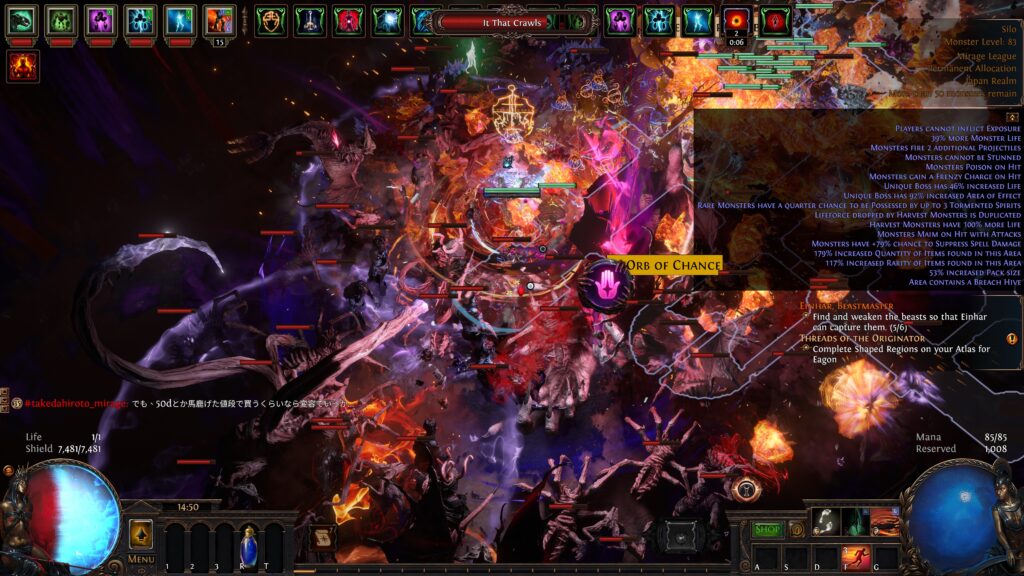Click the chat message from takedahiroto_mirage
1024x576 pixels.
[x=180, y=403]
